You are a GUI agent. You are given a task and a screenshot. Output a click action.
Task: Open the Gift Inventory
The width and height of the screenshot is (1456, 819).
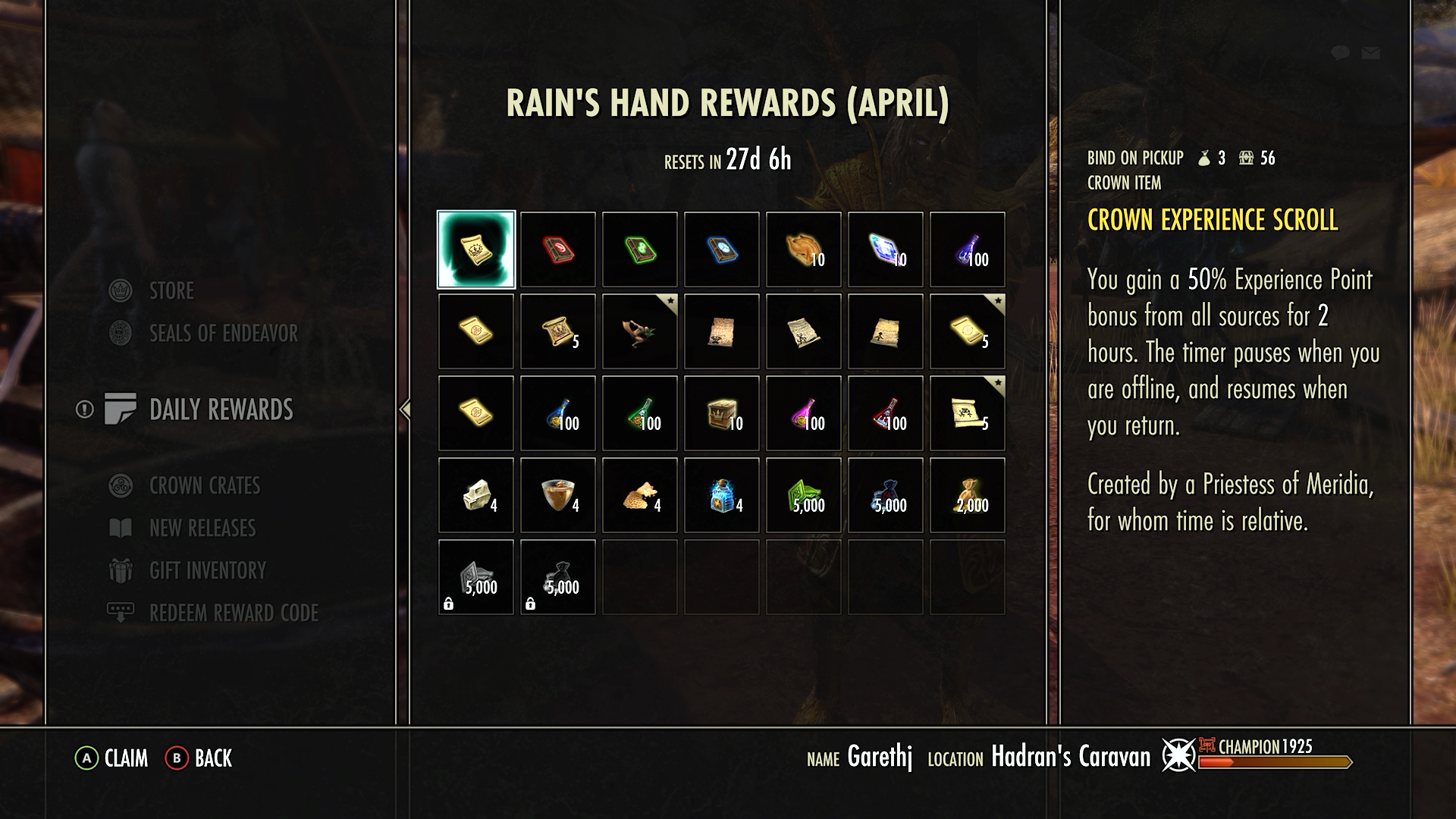point(207,570)
